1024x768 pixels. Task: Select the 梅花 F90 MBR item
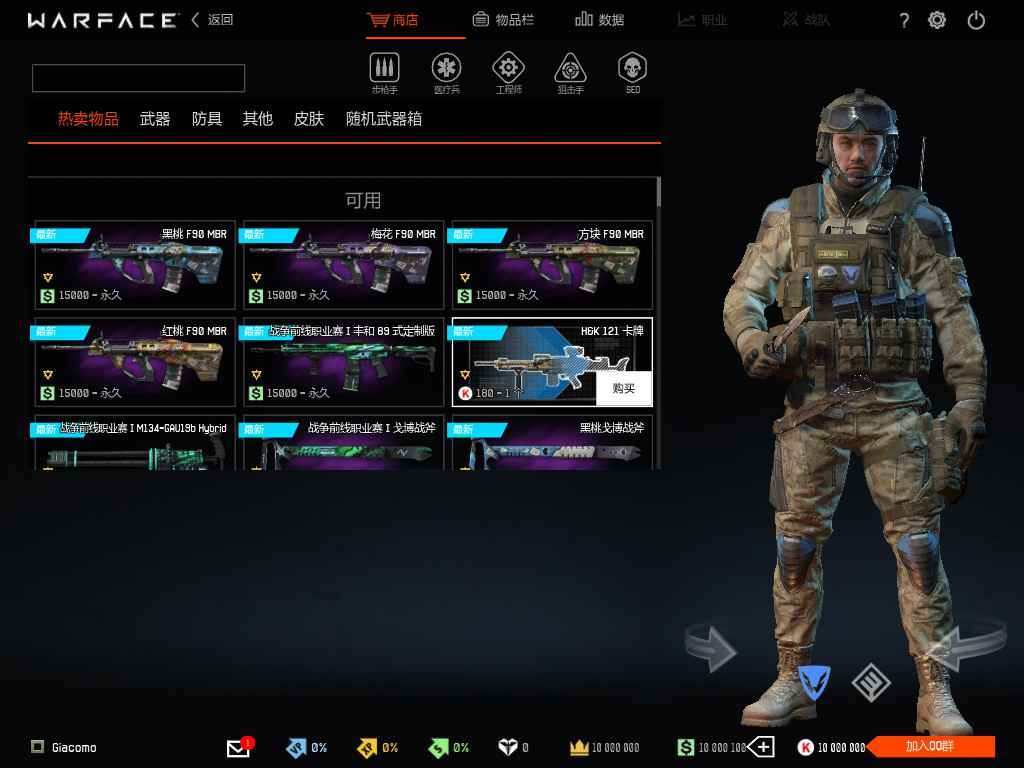pyautogui.click(x=343, y=265)
